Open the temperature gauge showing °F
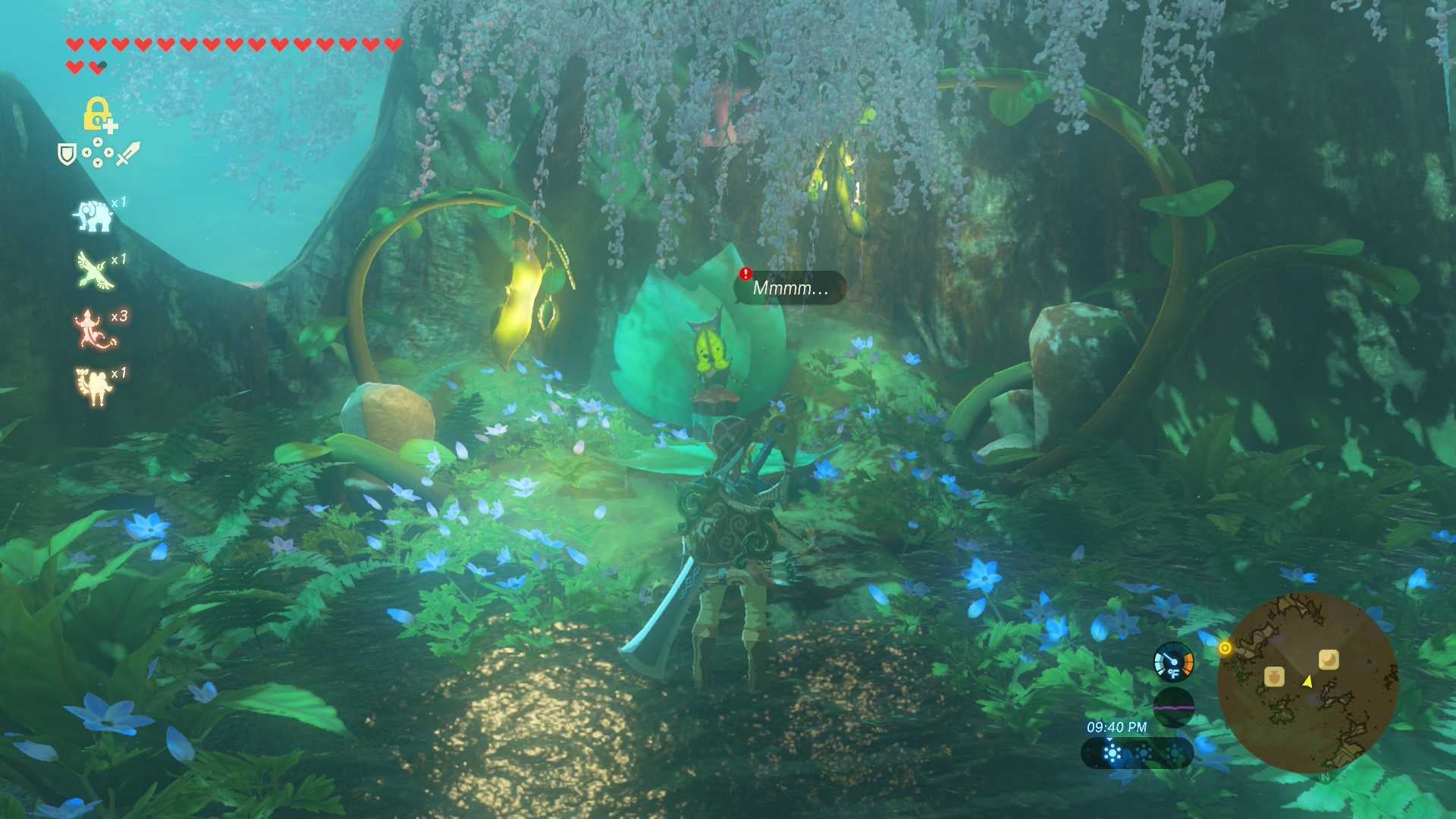The width and height of the screenshot is (1456, 819). coord(1175,666)
